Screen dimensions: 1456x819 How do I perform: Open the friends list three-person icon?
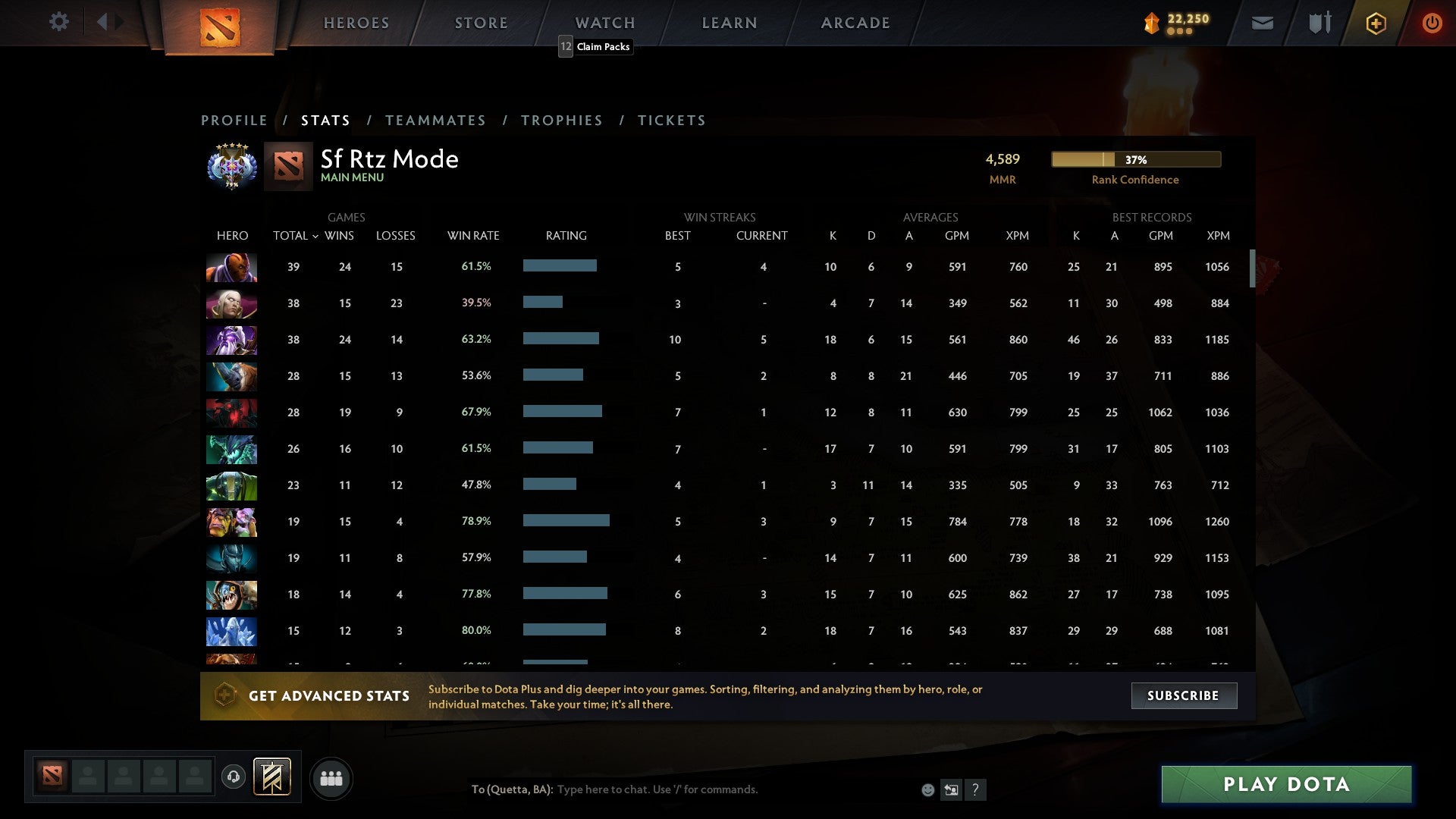331,778
